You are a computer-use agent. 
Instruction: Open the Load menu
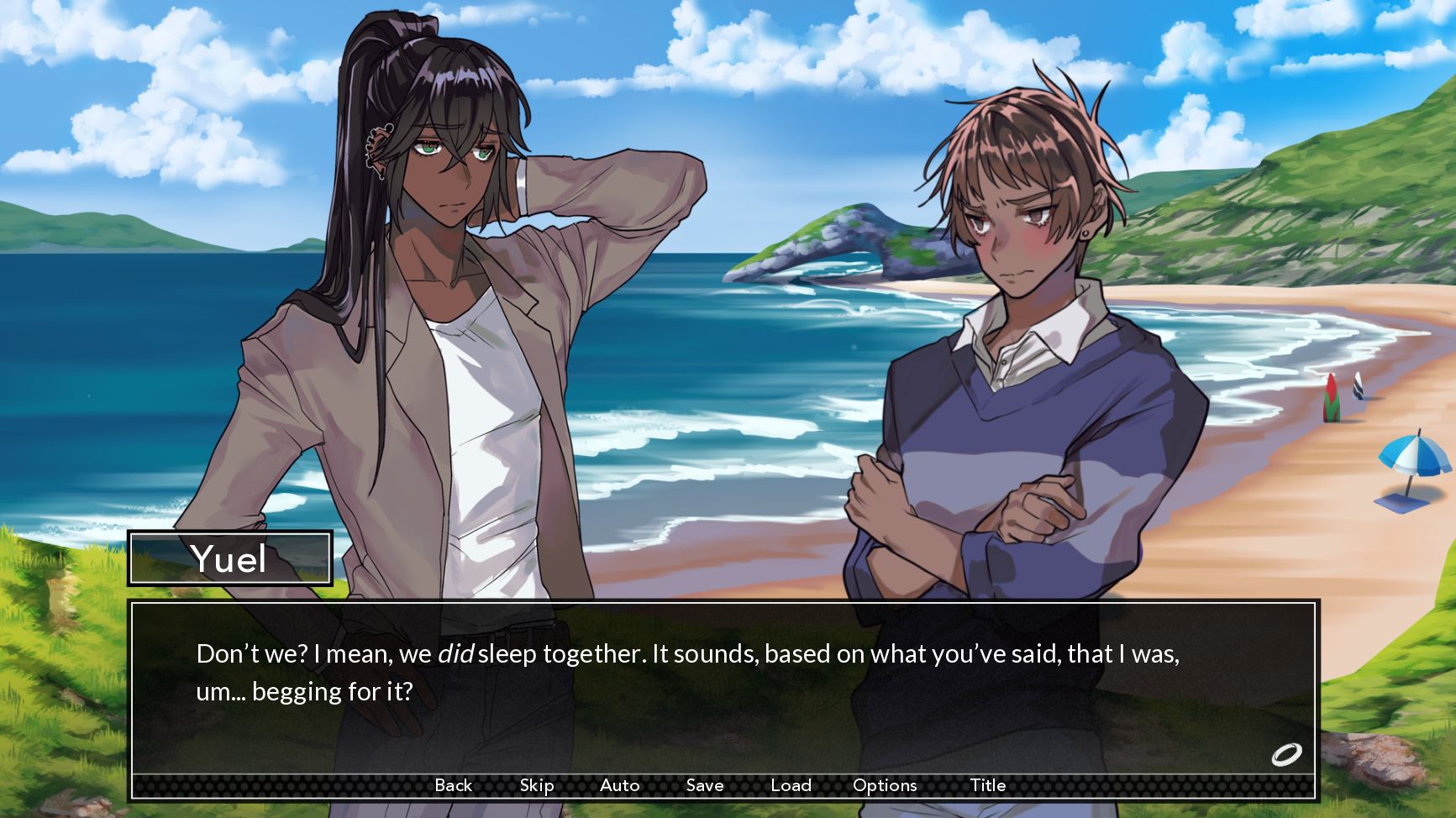(791, 785)
